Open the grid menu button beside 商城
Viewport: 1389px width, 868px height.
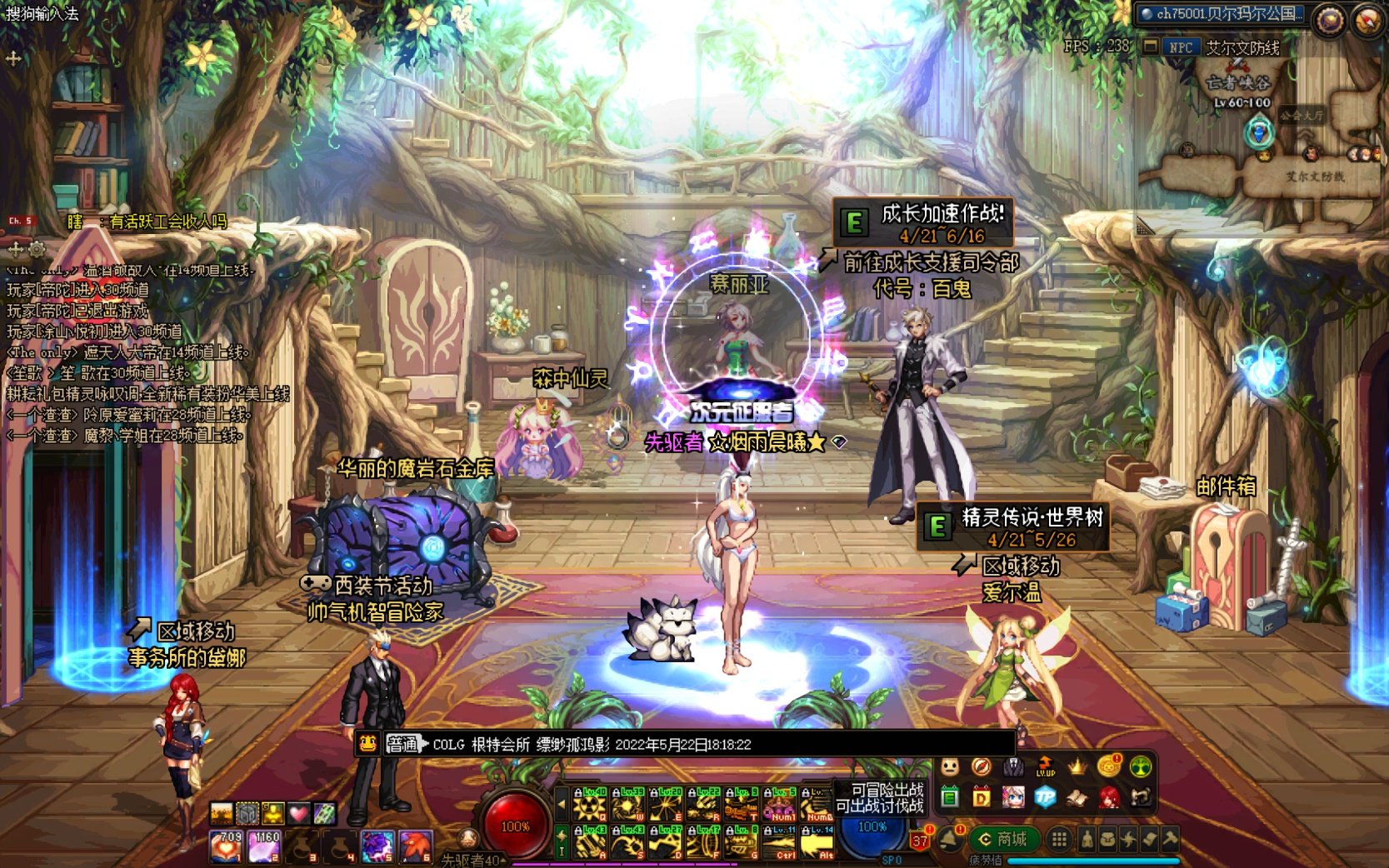(1058, 840)
